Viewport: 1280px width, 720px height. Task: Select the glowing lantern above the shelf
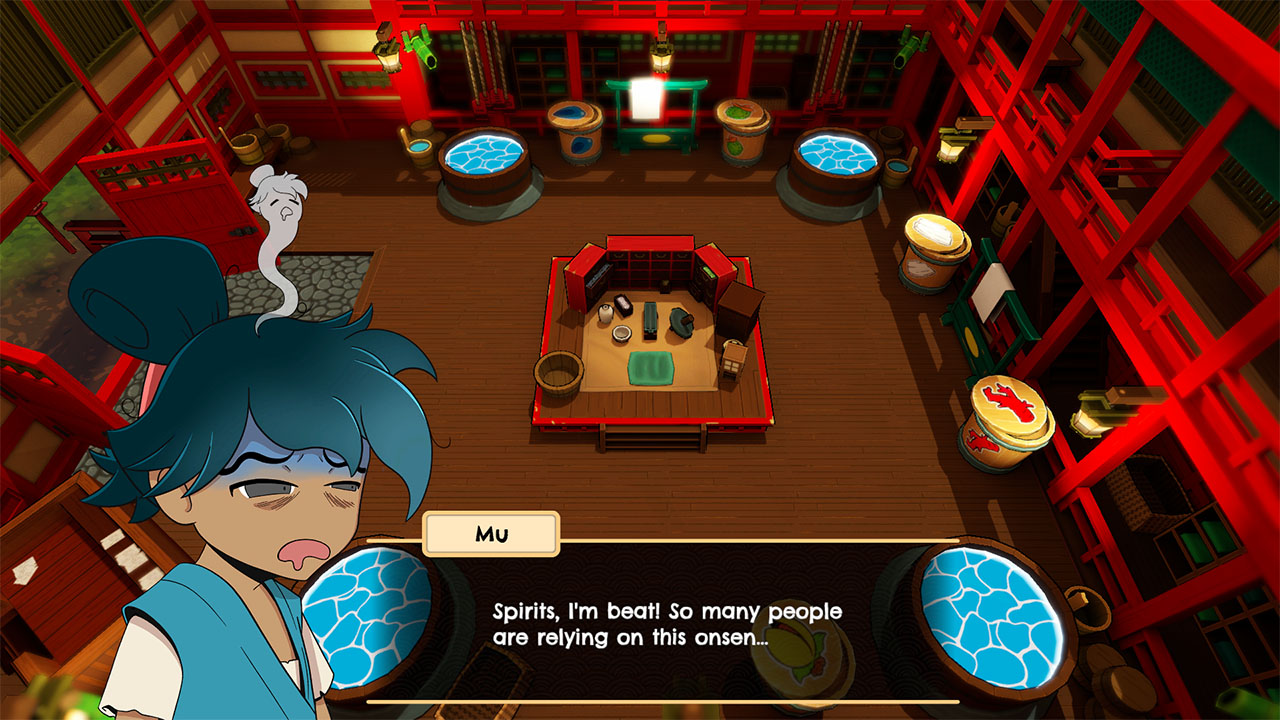coord(661,58)
